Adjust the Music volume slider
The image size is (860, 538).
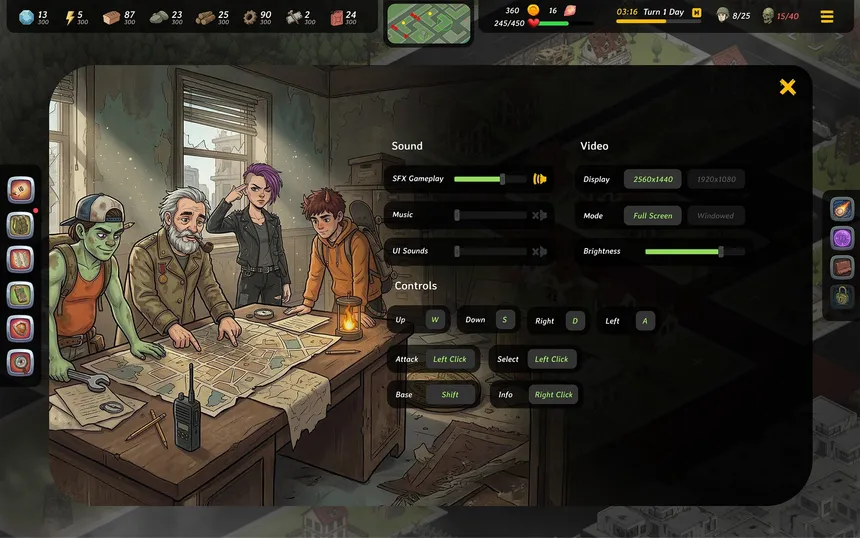coord(457,215)
